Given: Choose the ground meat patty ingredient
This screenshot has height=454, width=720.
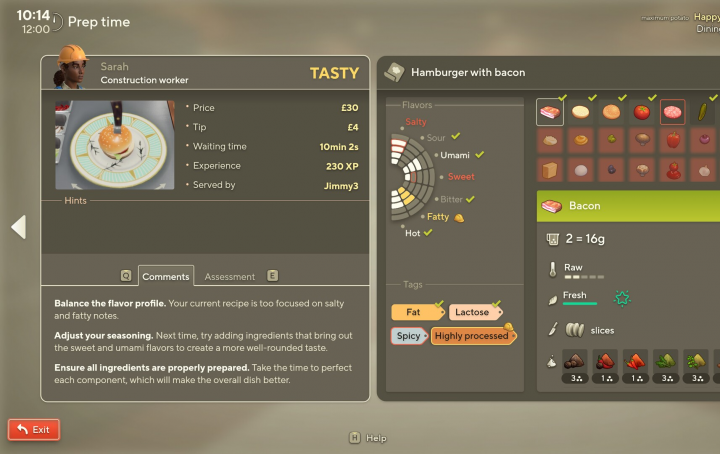Looking at the screenshot, I should (x=673, y=111).
